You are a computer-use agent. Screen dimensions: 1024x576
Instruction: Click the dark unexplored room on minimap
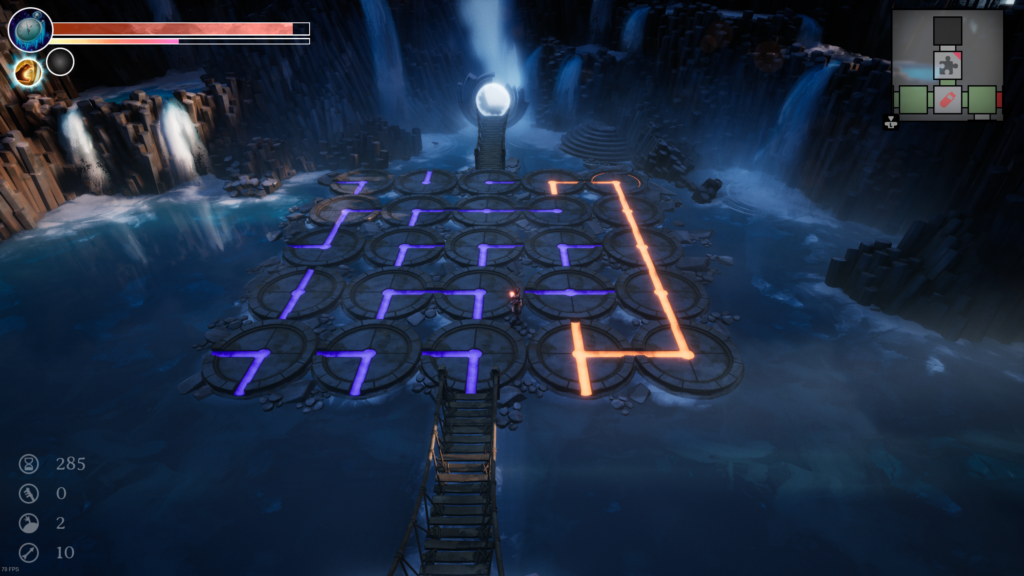pos(948,31)
